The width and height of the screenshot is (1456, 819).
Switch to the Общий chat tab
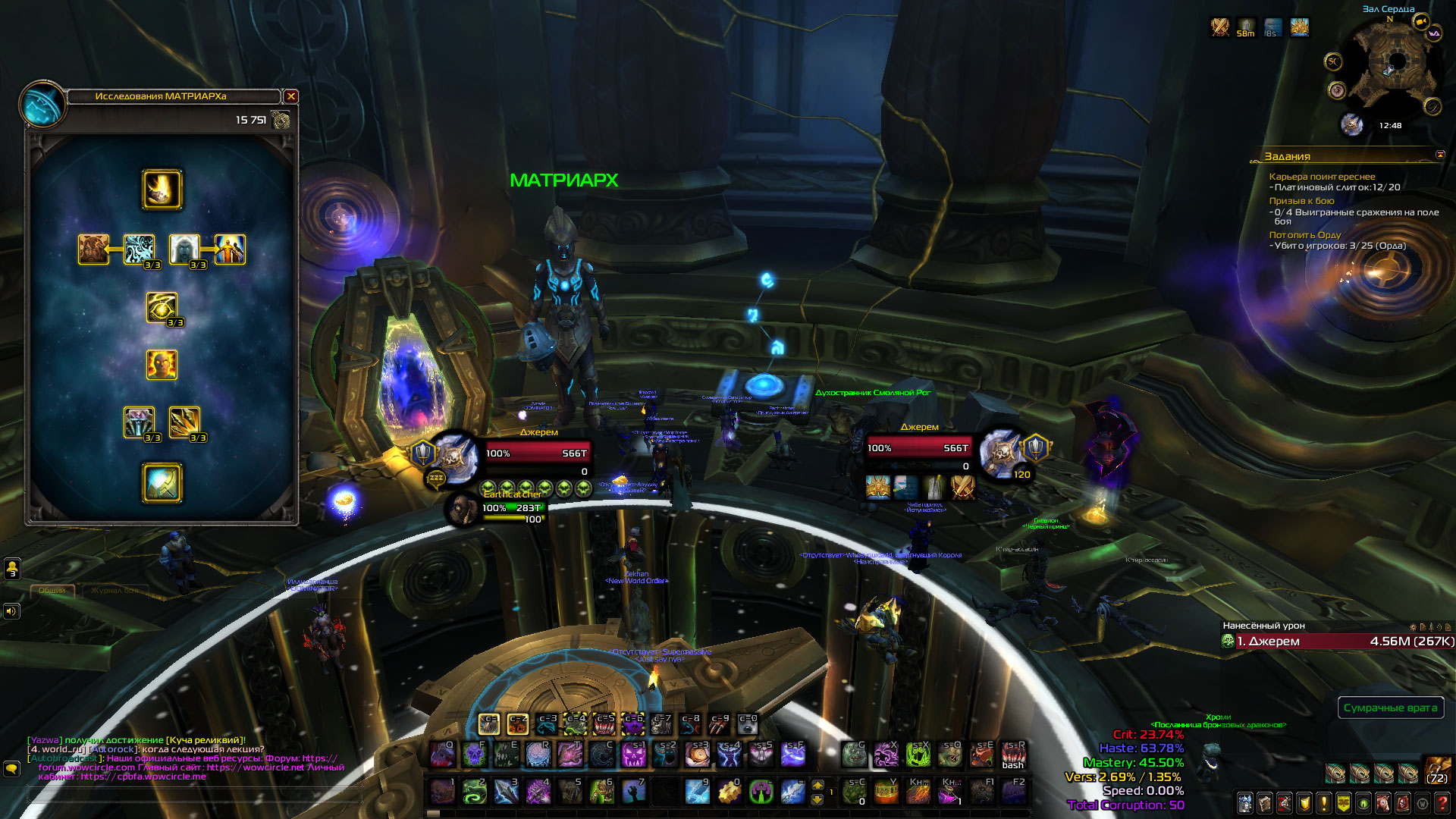(x=52, y=590)
